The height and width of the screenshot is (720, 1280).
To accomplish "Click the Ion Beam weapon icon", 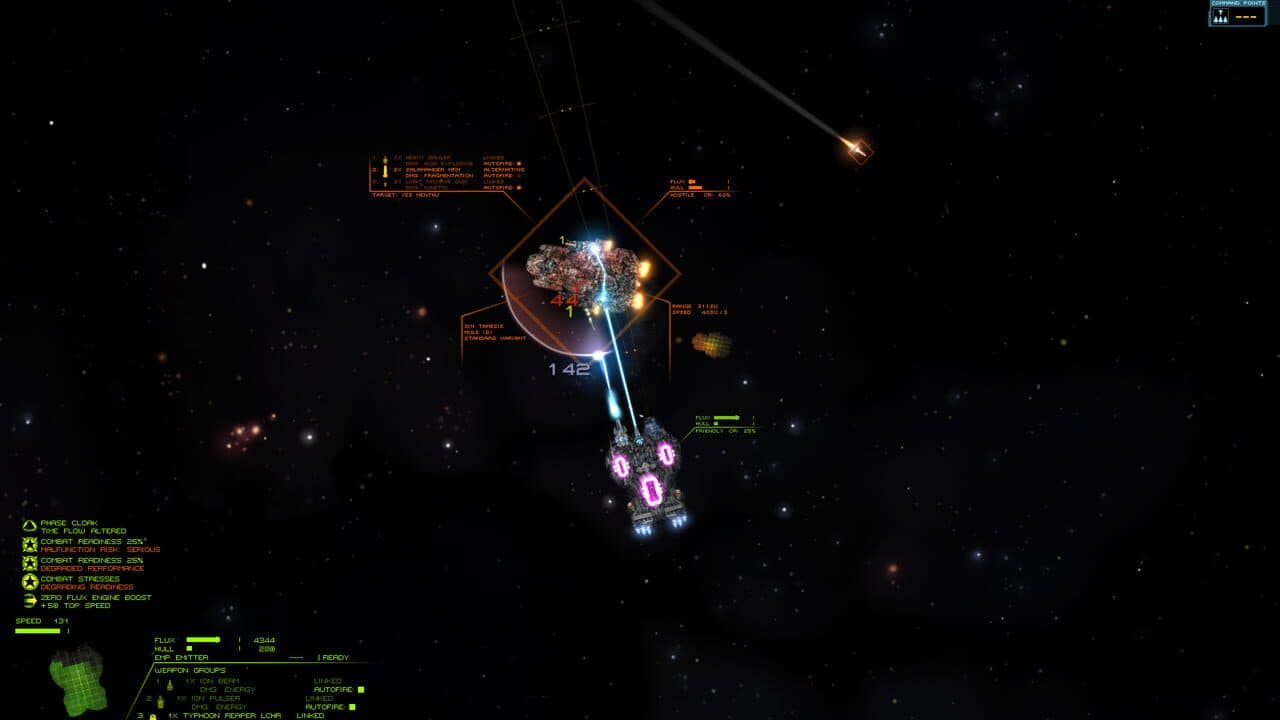I will tap(168, 684).
